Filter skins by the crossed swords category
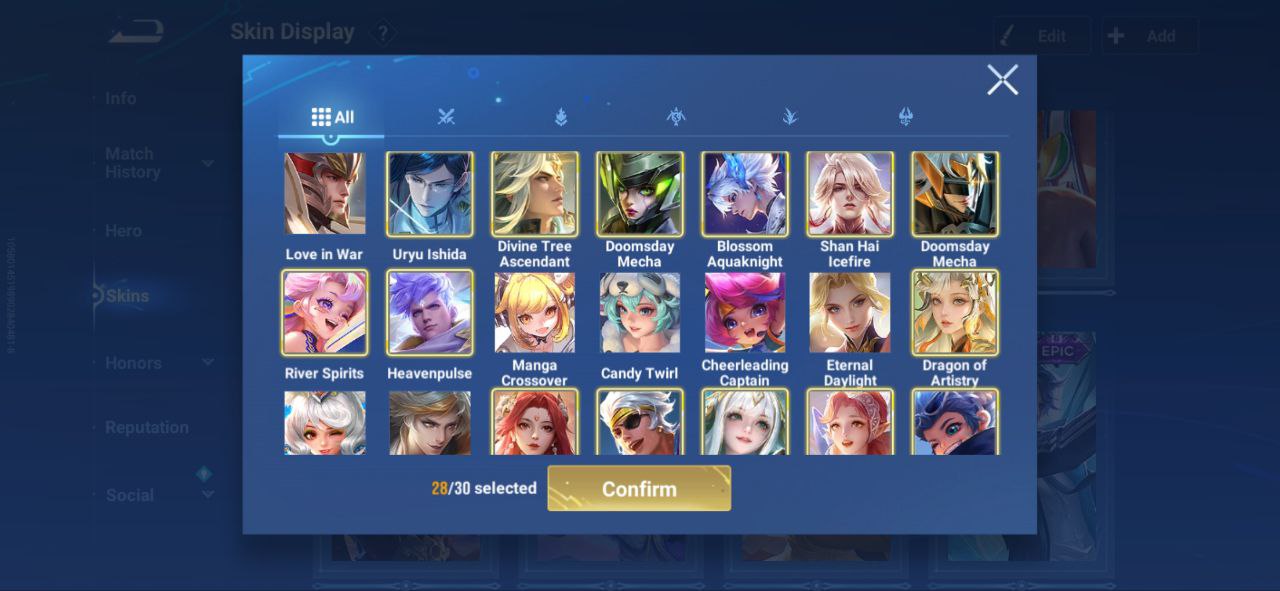This screenshot has height=591, width=1280. [446, 117]
